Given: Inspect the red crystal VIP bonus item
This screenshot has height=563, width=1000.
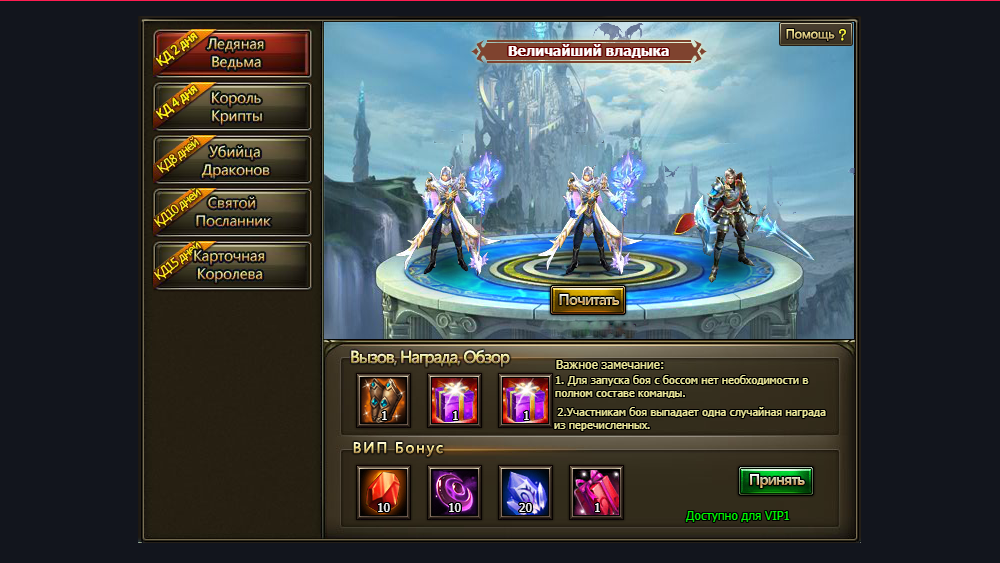Looking at the screenshot, I should 383,492.
